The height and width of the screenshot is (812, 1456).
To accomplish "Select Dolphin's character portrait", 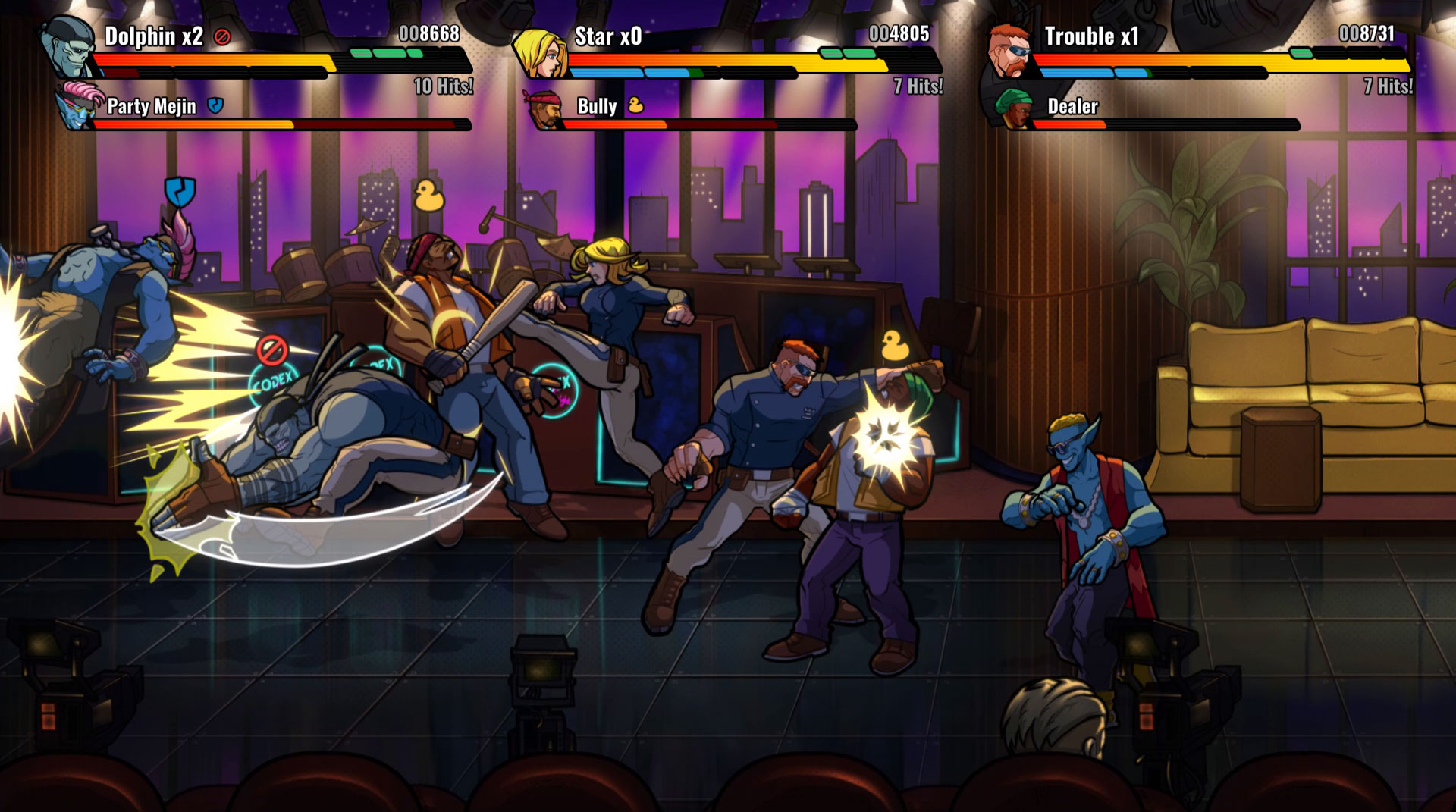I will pyautogui.click(x=67, y=47).
